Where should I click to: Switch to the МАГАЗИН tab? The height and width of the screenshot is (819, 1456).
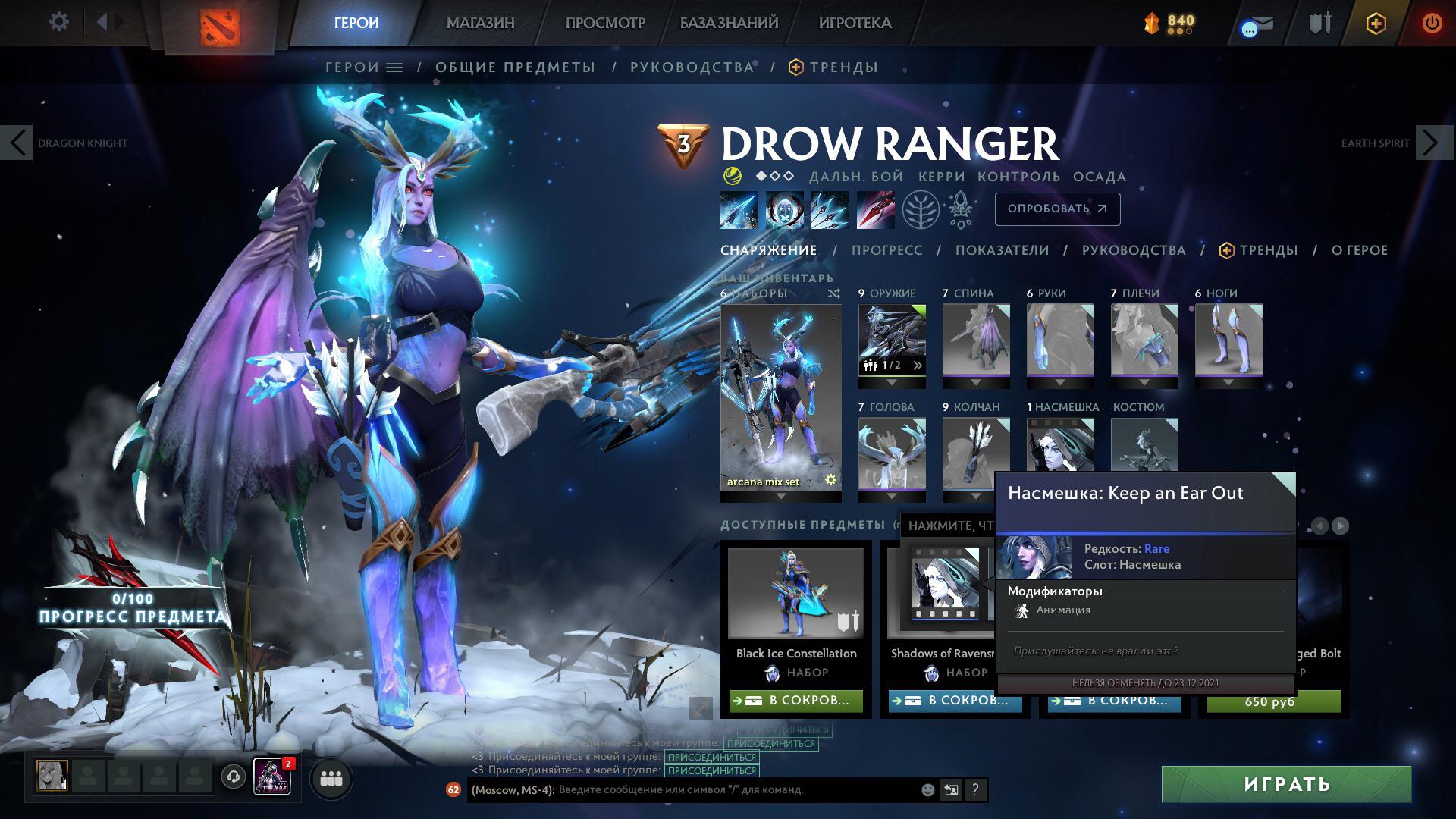[479, 24]
